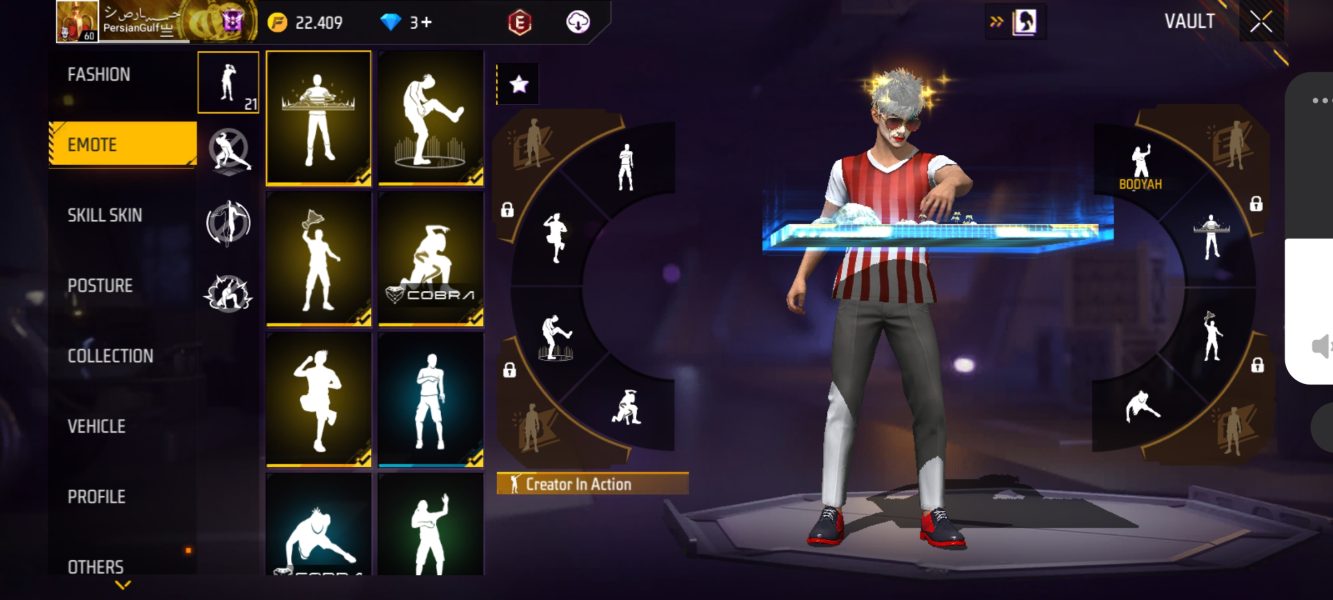Tap the diamond currency counter
Viewport: 1333px width, 600px height.
(x=407, y=22)
